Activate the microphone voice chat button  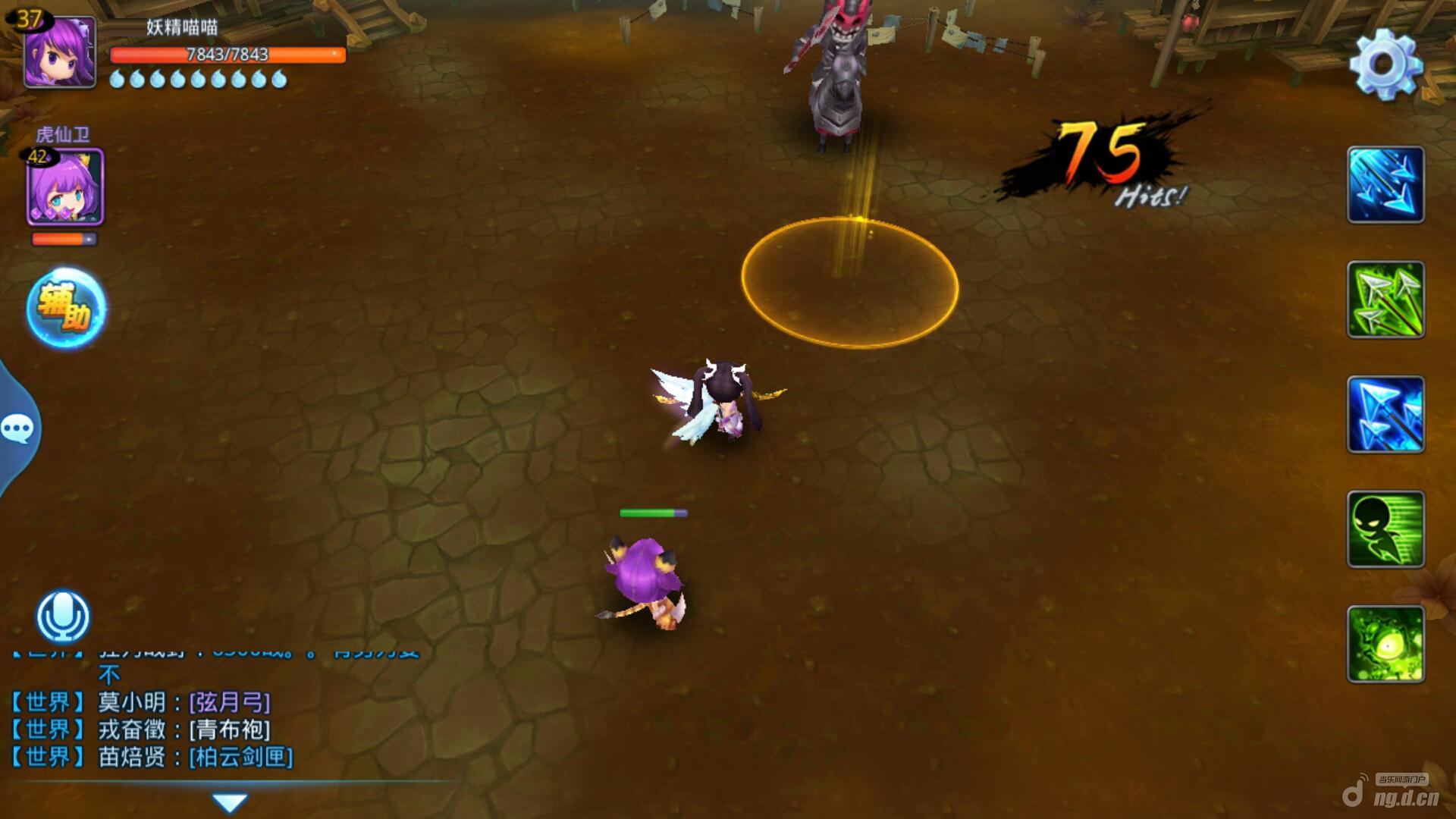pos(63,617)
